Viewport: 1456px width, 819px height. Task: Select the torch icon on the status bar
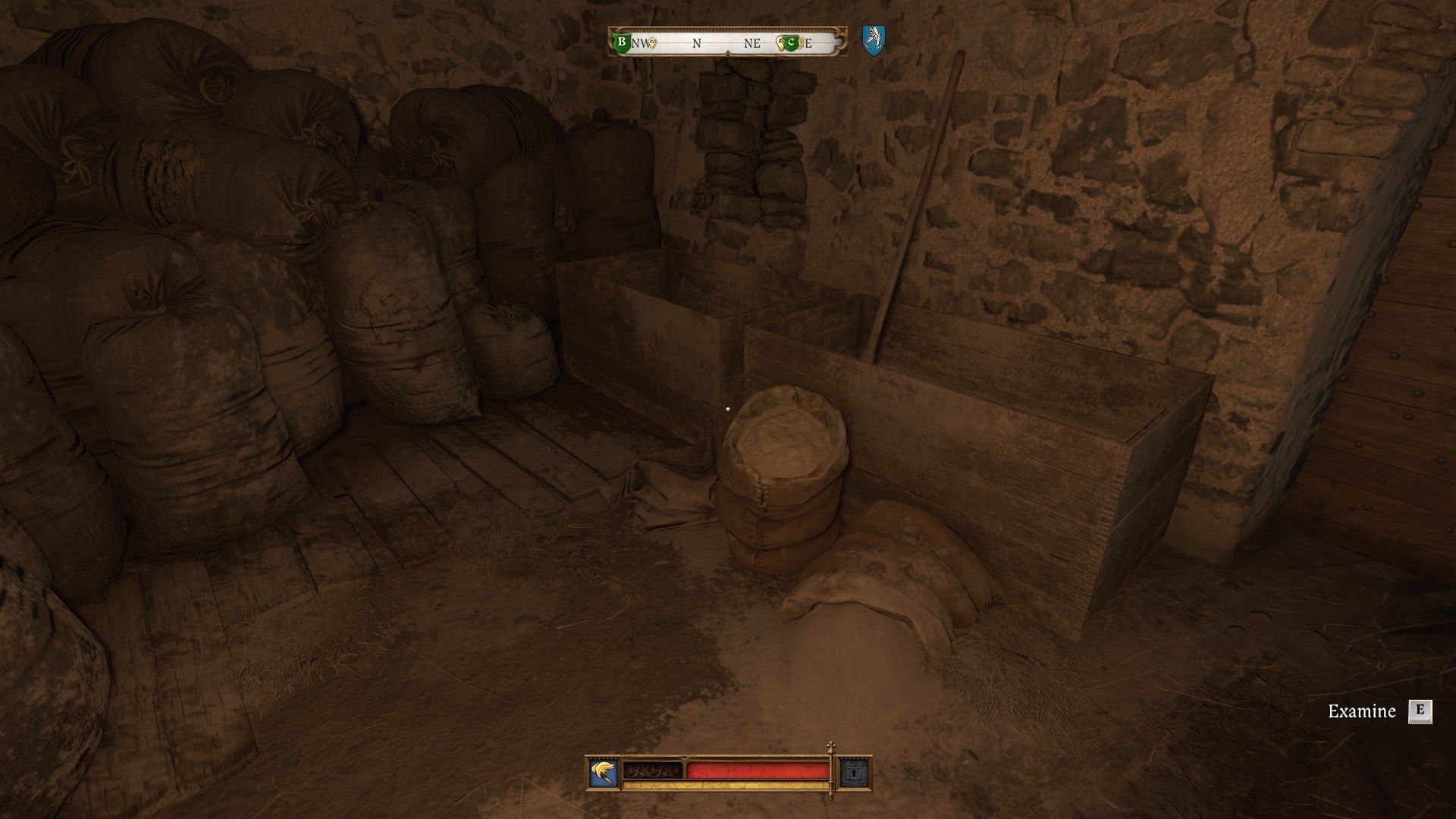(x=602, y=772)
